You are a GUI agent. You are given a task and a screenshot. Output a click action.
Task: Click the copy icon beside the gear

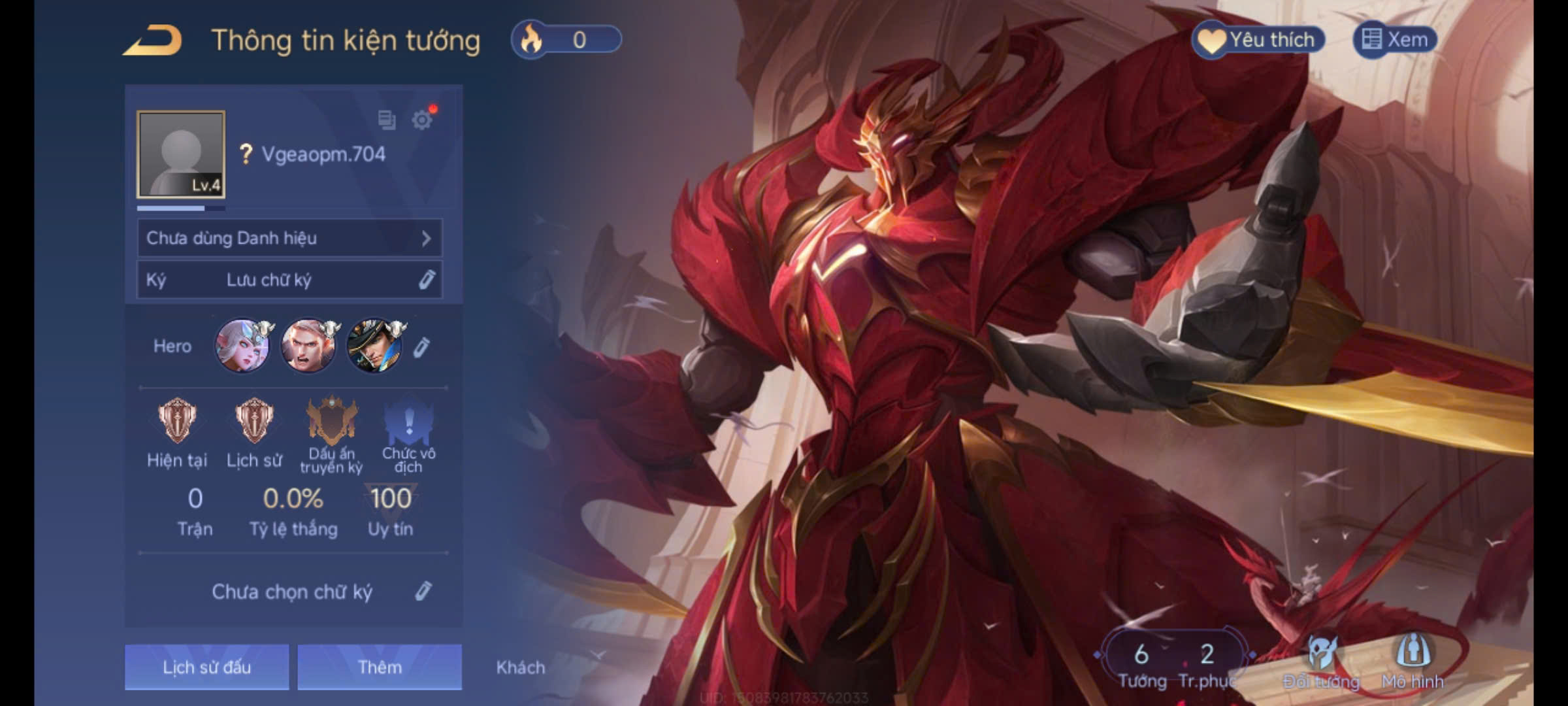pyautogui.click(x=387, y=120)
